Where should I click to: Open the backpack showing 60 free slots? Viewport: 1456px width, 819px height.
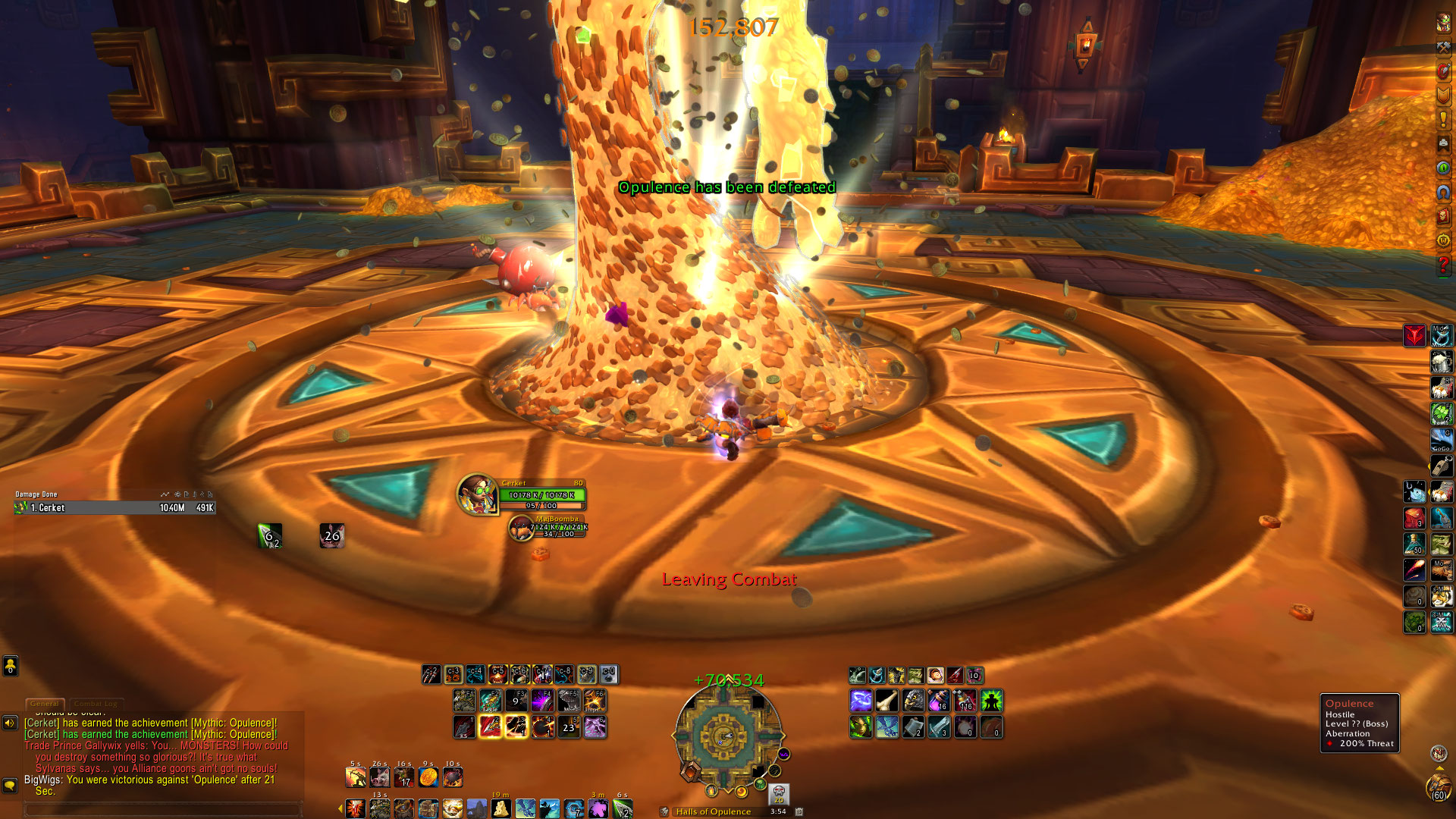1438,787
